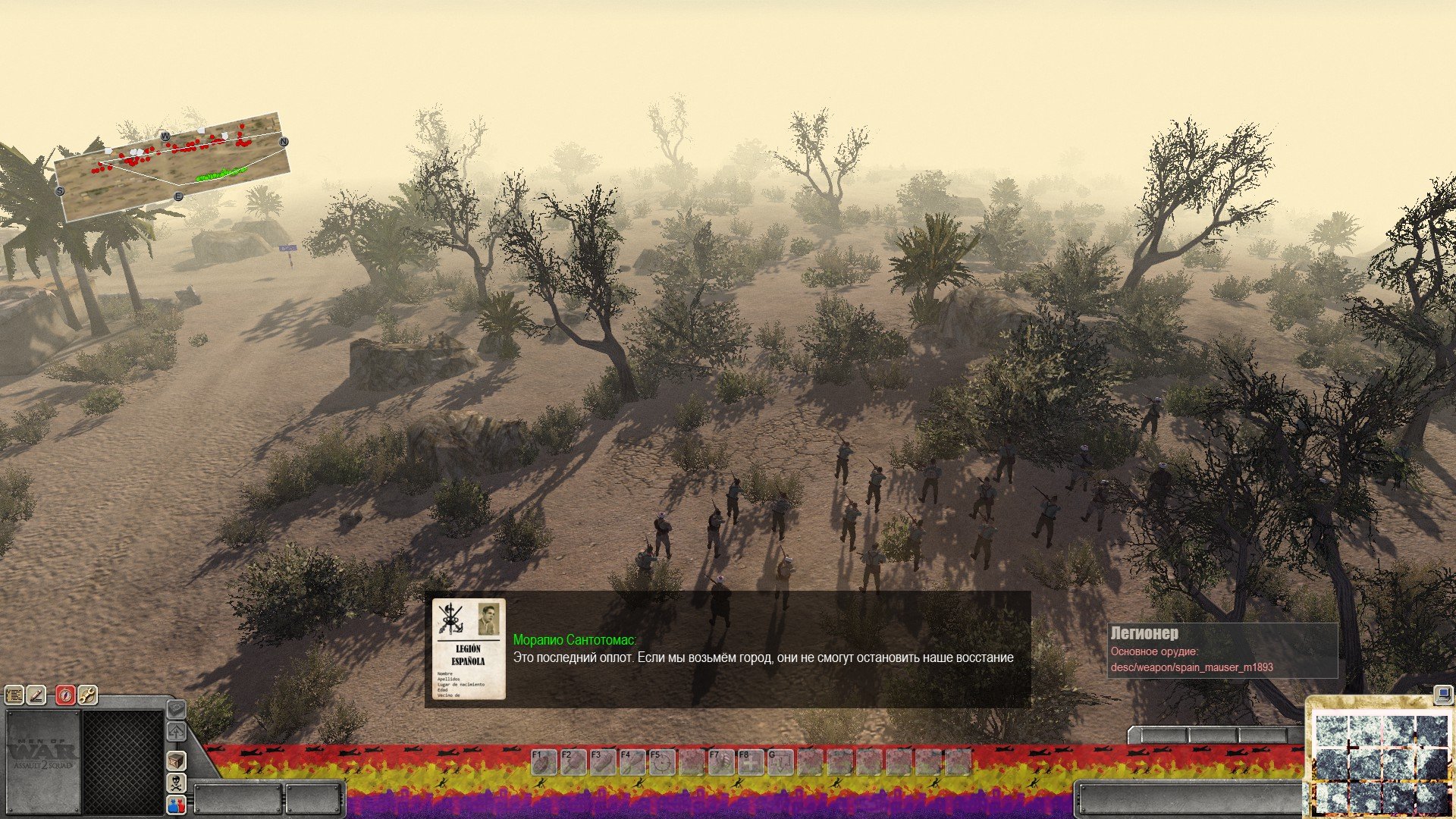Use the F8 medical cross heal command
1456x819 pixels.
click(751, 762)
